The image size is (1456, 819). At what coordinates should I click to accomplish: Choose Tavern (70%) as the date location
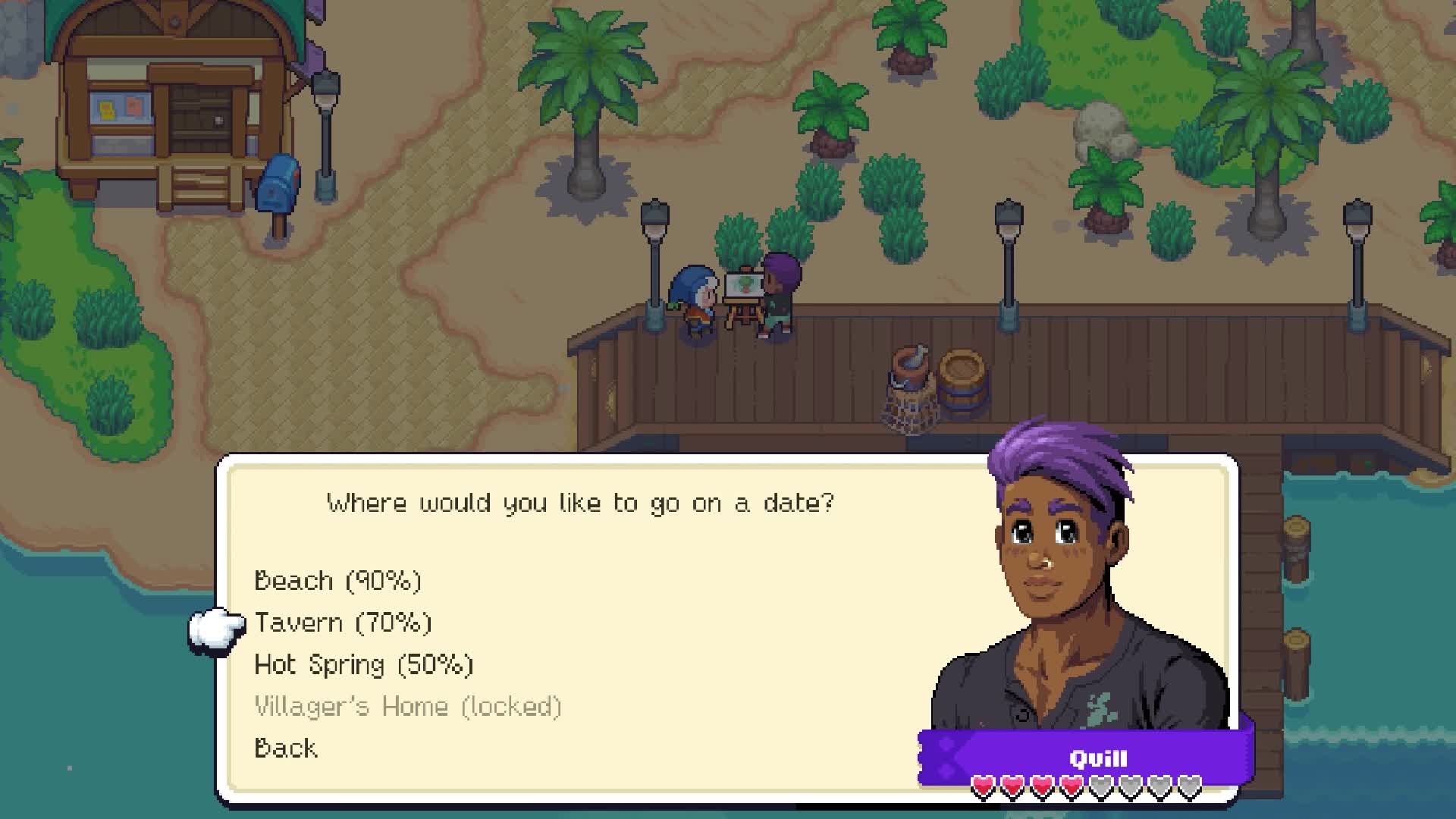343,622
